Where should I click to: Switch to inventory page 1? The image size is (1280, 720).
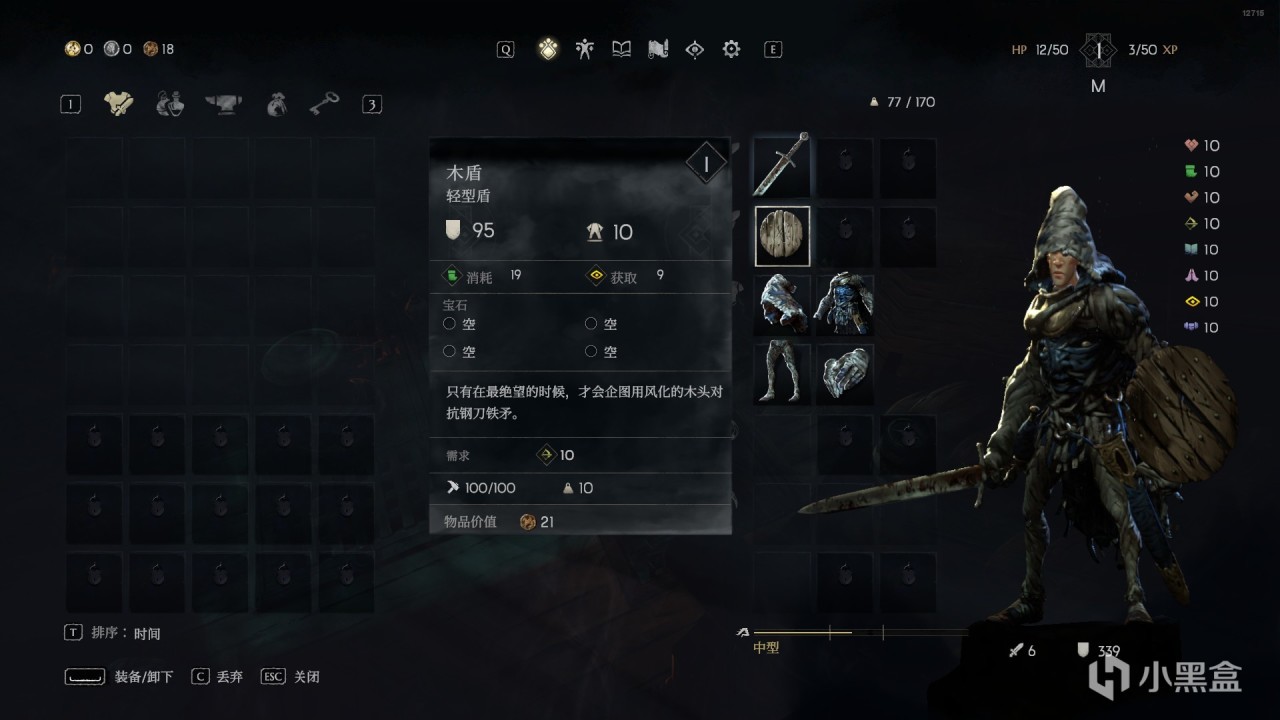pyautogui.click(x=70, y=103)
